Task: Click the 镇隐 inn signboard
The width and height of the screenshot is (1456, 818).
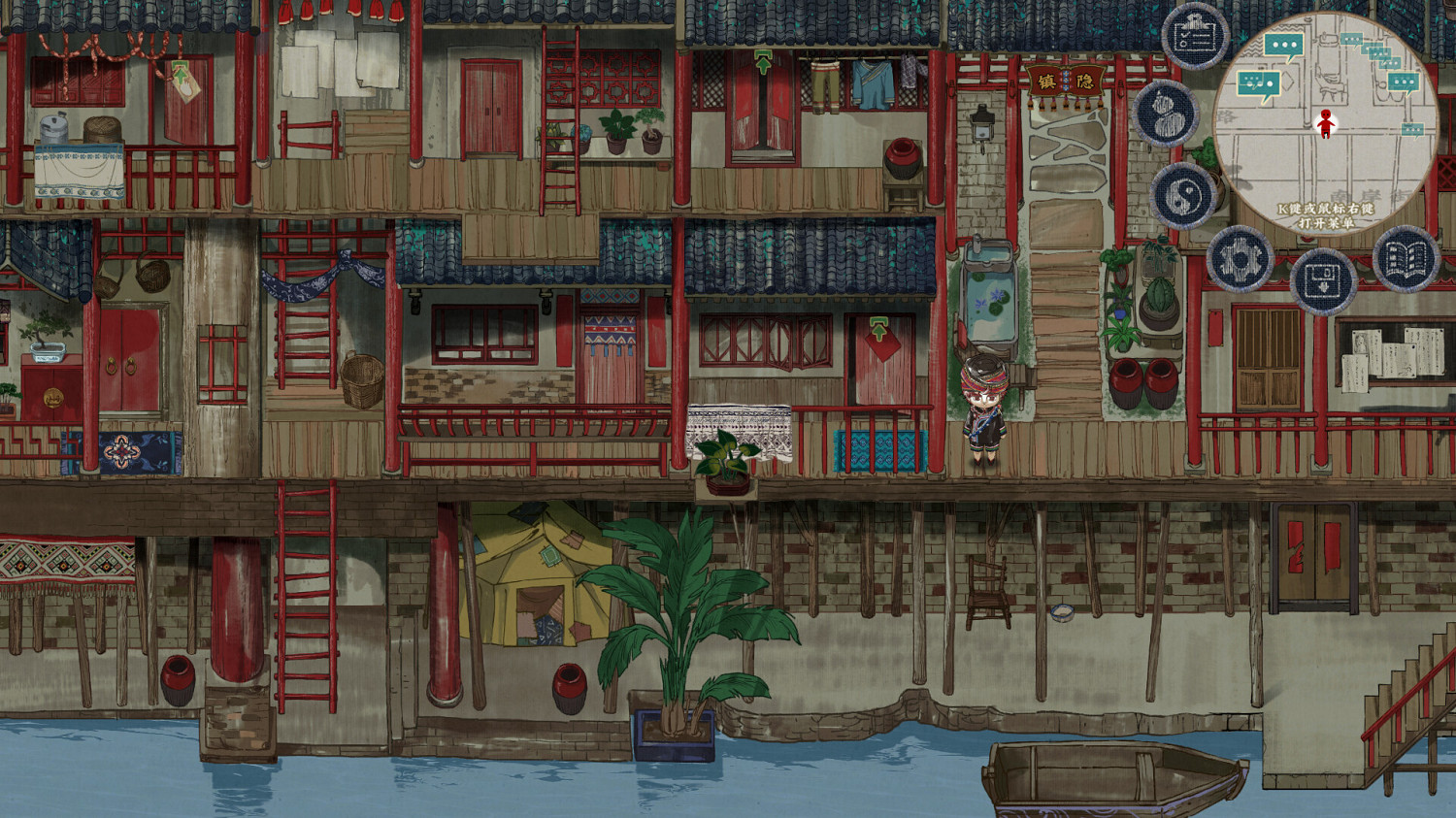Action: [x=1065, y=82]
